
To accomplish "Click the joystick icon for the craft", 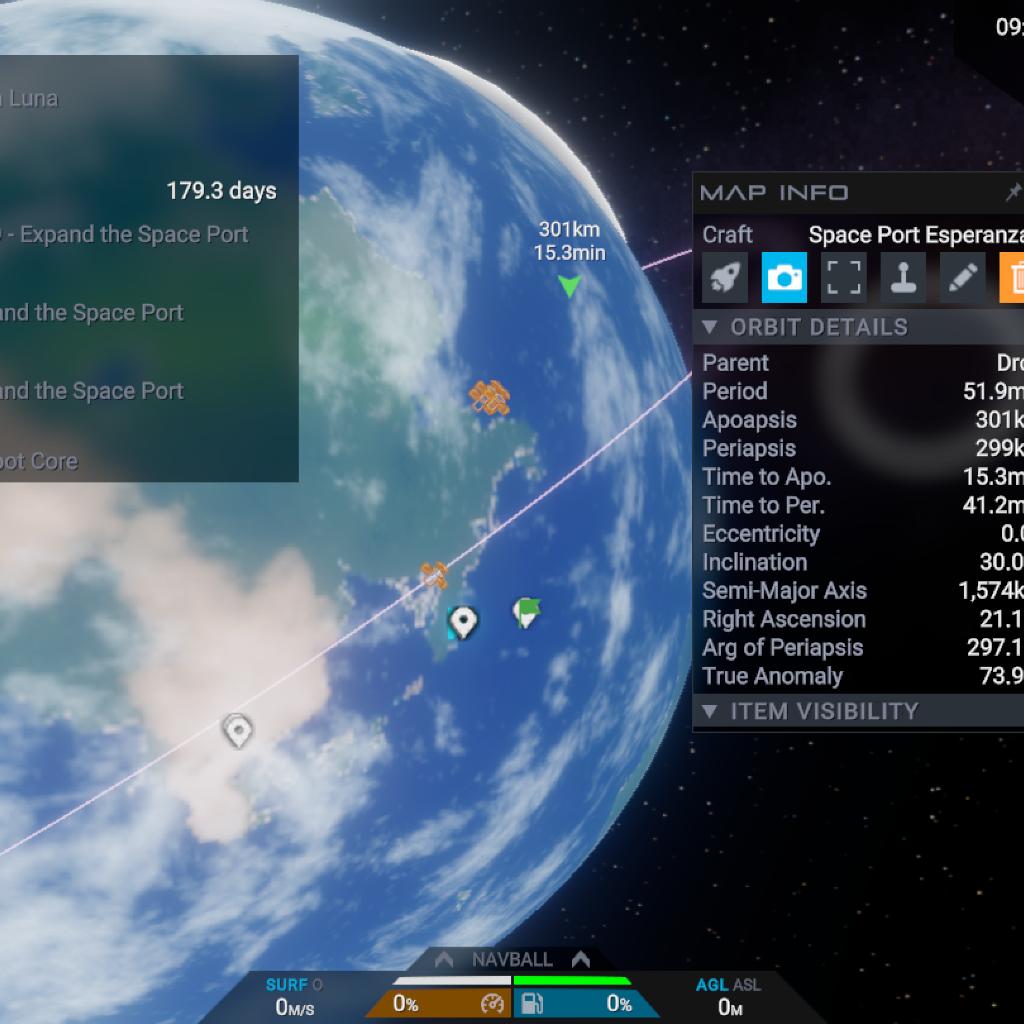I will (902, 278).
